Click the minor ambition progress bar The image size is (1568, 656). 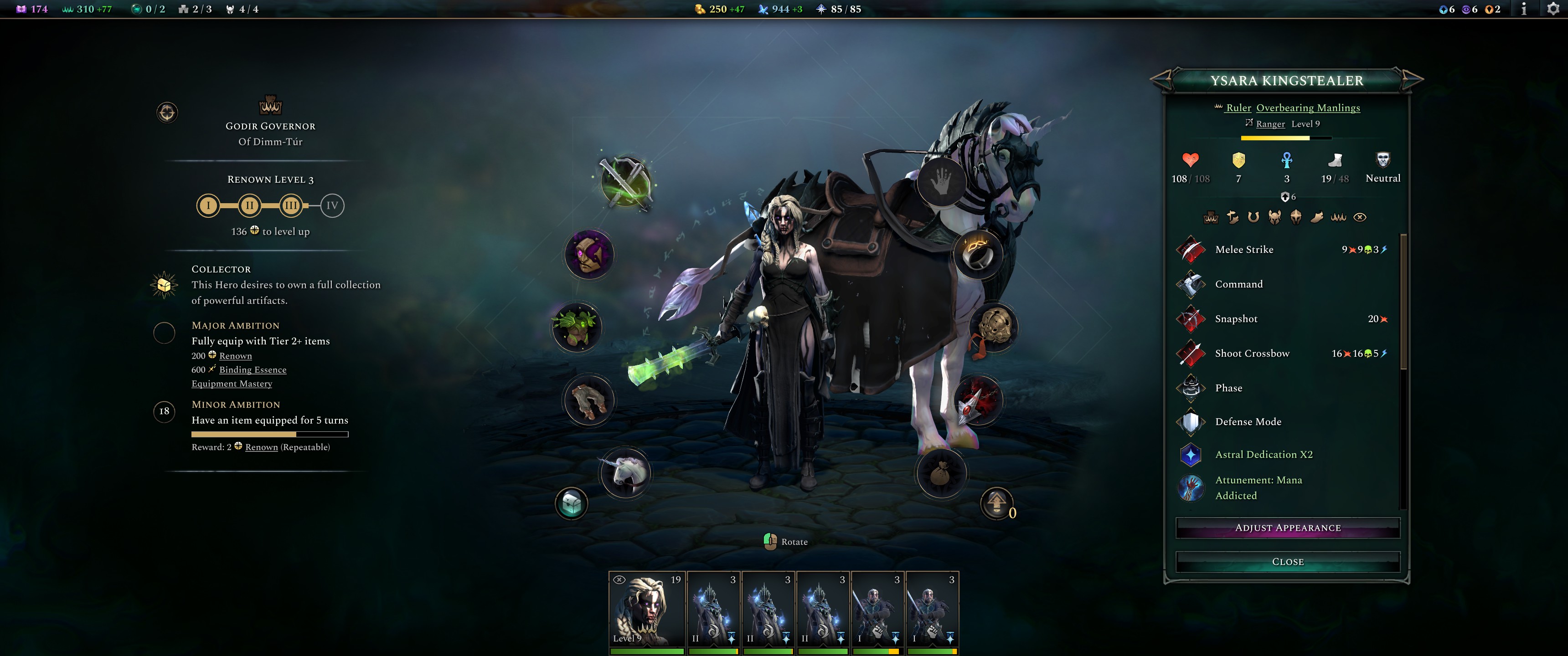click(x=270, y=434)
